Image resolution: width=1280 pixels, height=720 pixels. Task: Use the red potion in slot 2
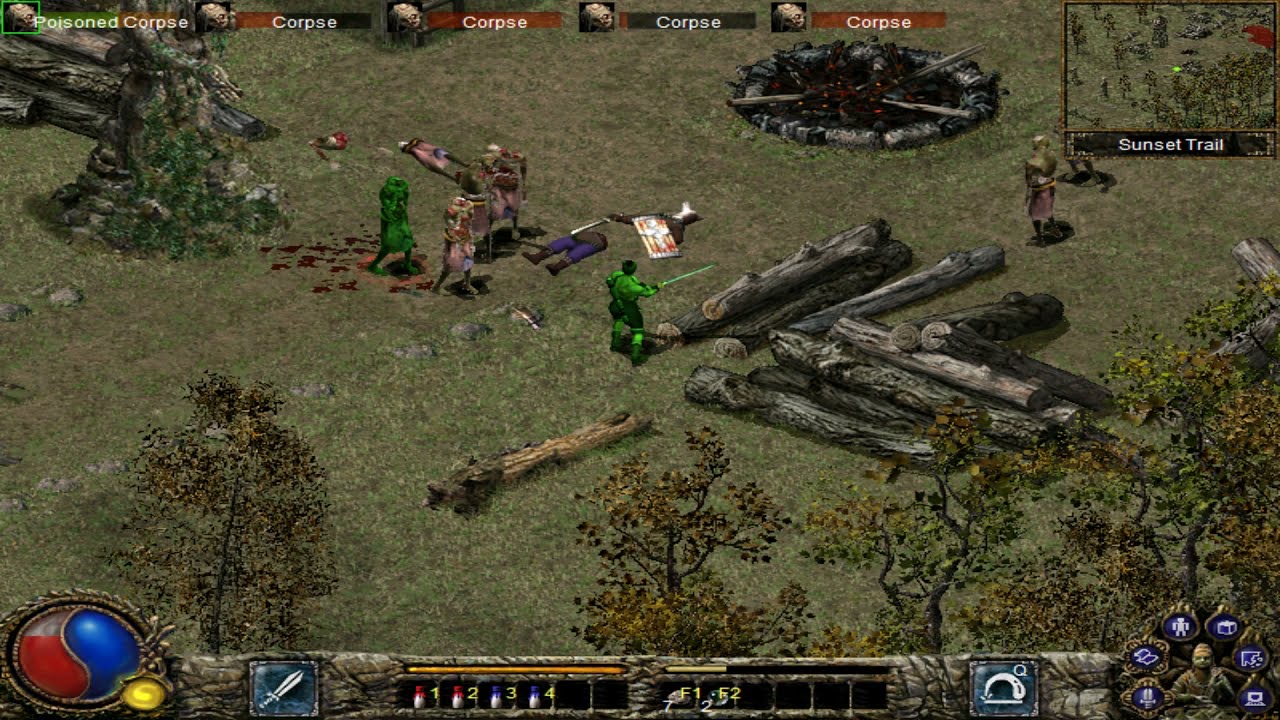[457, 694]
